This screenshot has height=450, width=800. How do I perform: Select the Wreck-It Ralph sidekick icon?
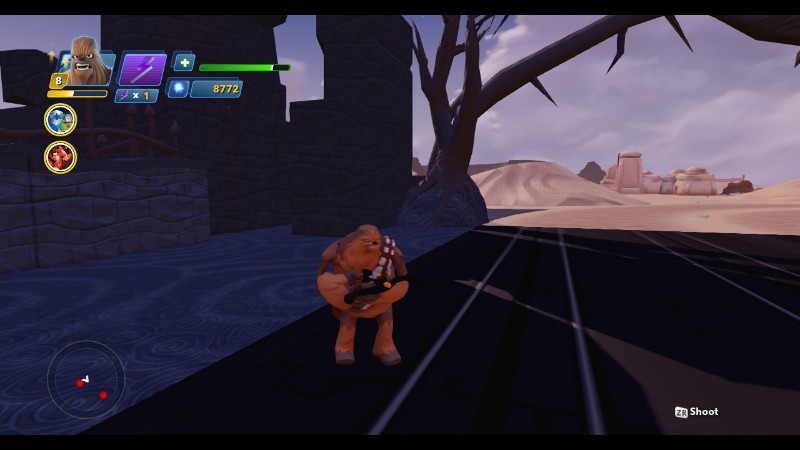pos(60,156)
